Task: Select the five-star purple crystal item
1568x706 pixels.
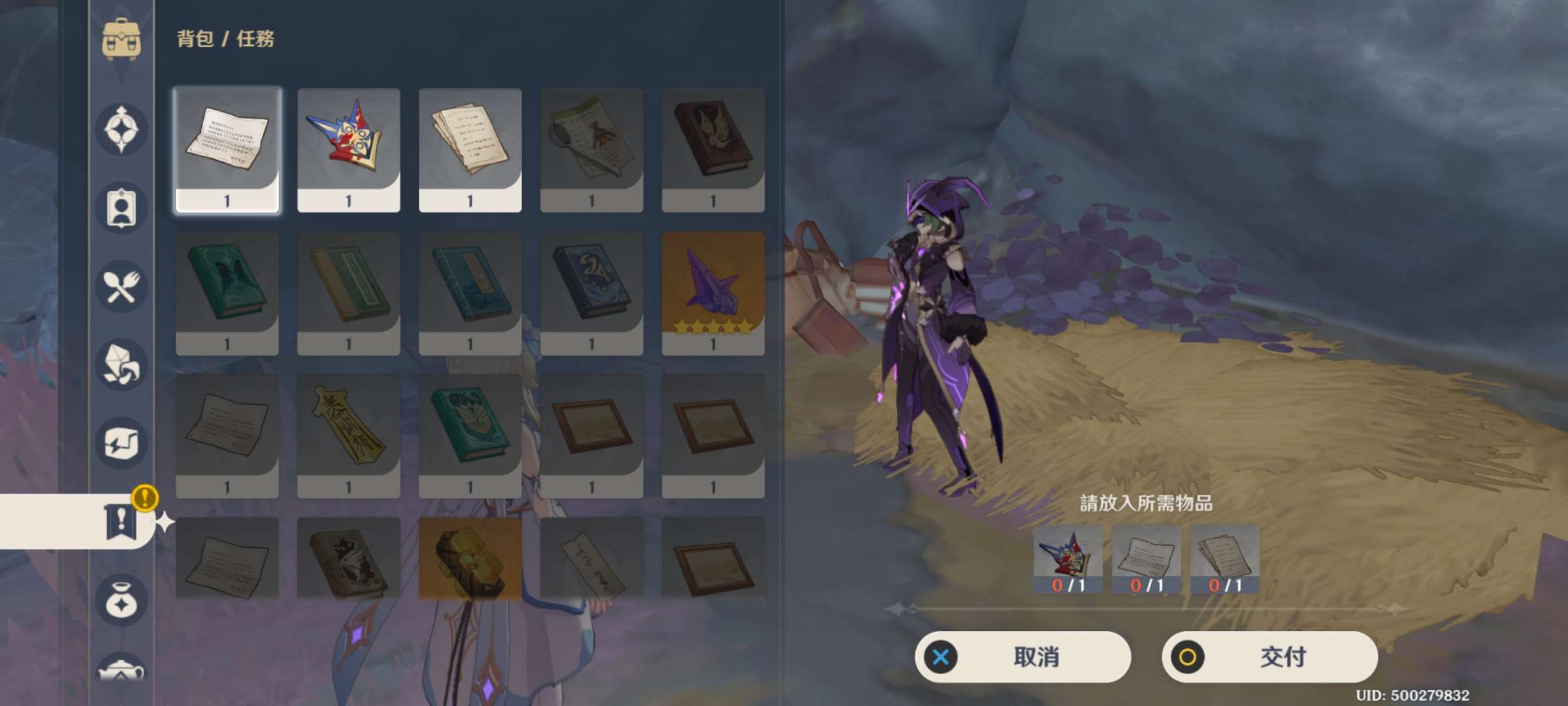Action: pyautogui.click(x=713, y=292)
